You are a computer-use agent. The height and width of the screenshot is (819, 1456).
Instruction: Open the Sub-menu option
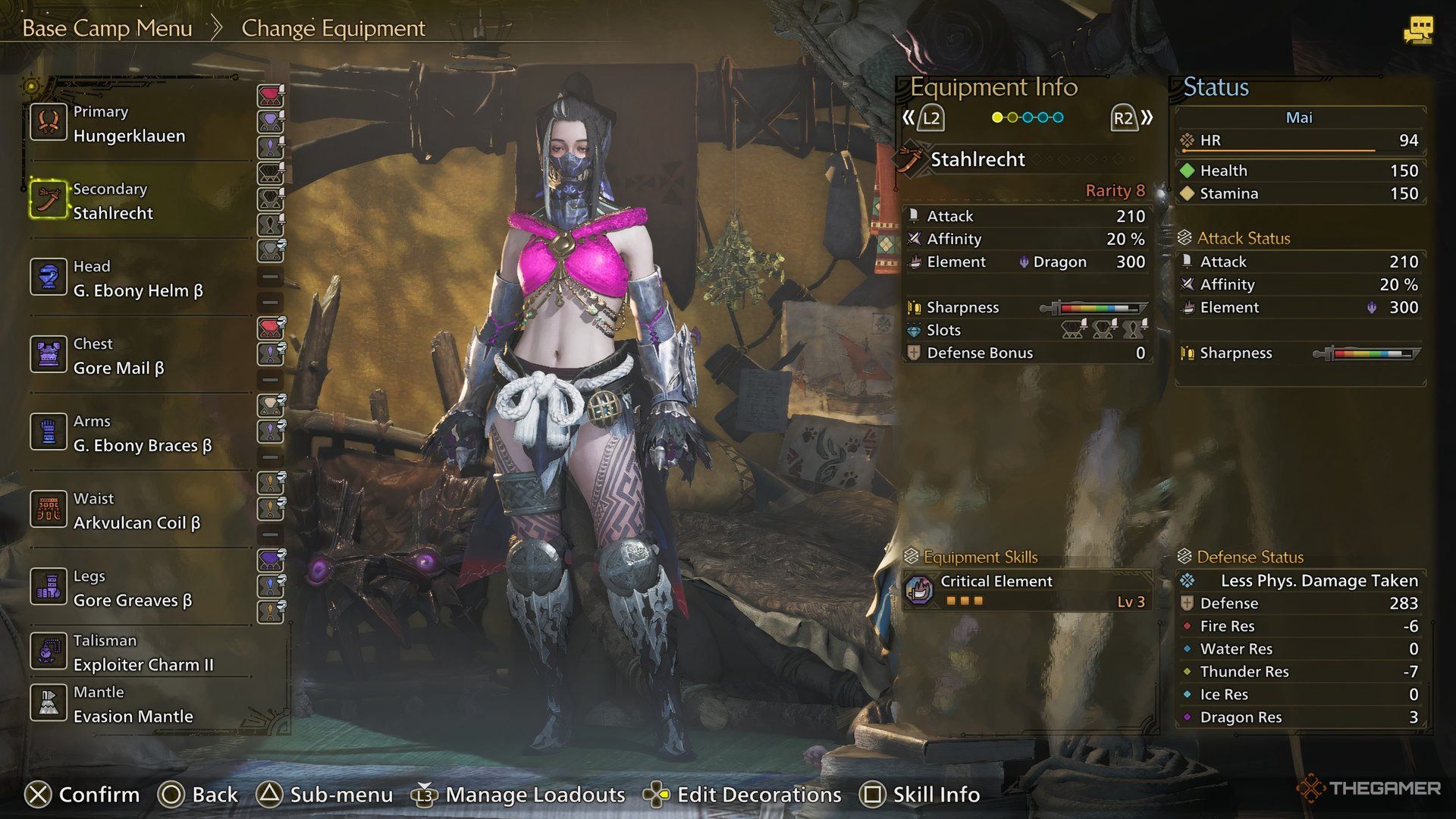[325, 795]
